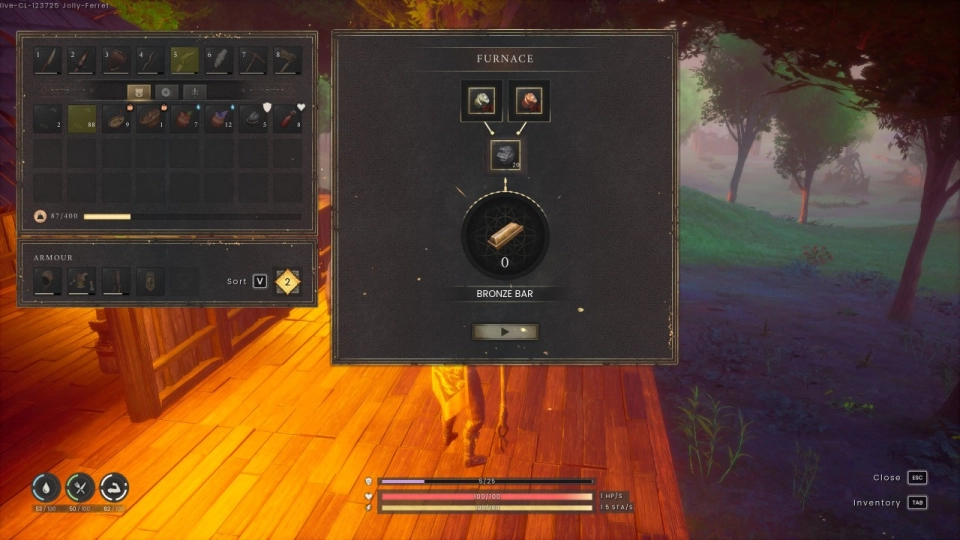Select the hammer in hotbar slot 8
The width and height of the screenshot is (960, 540).
(x=289, y=61)
